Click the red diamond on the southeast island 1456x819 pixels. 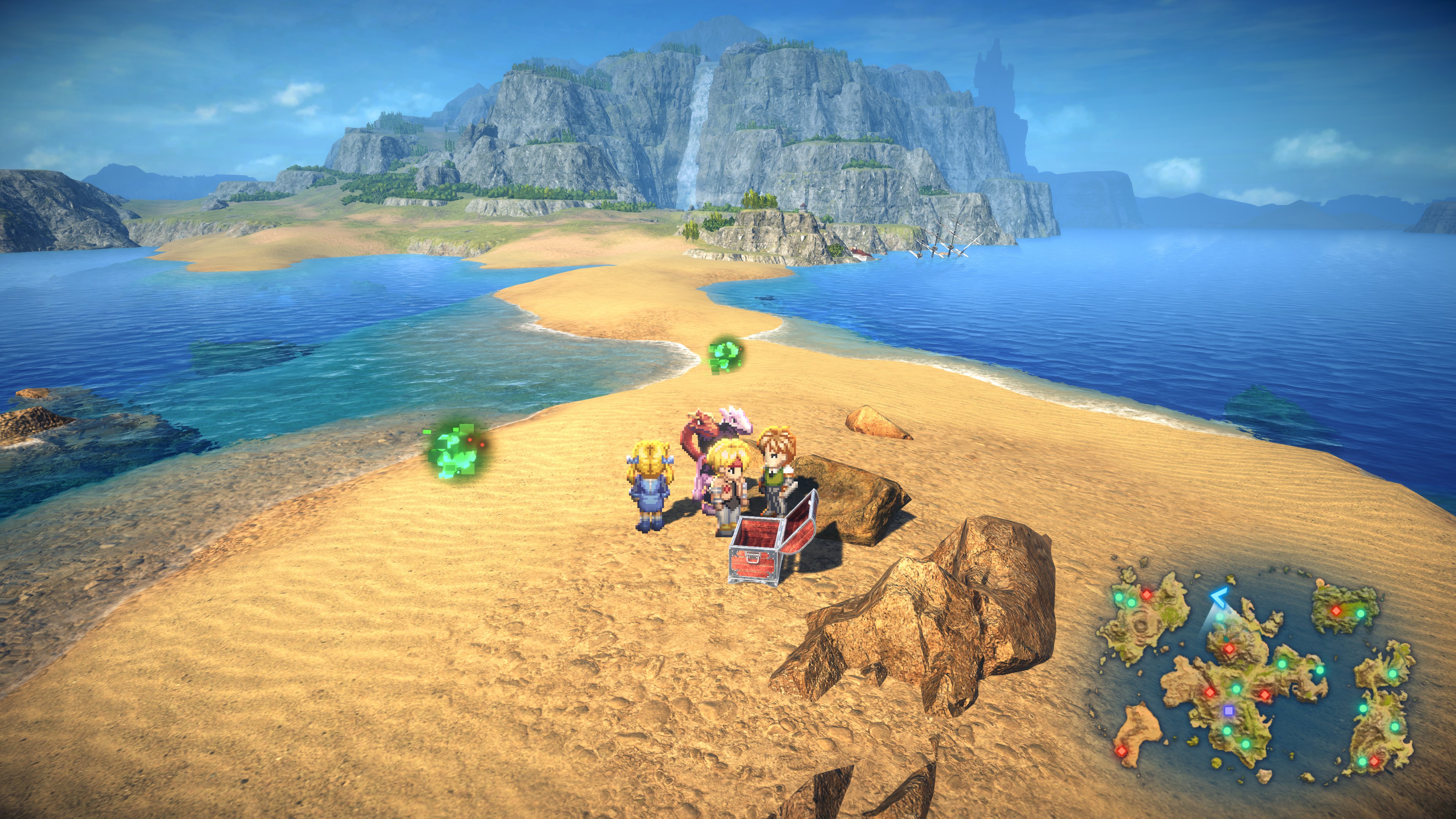coord(1374,761)
